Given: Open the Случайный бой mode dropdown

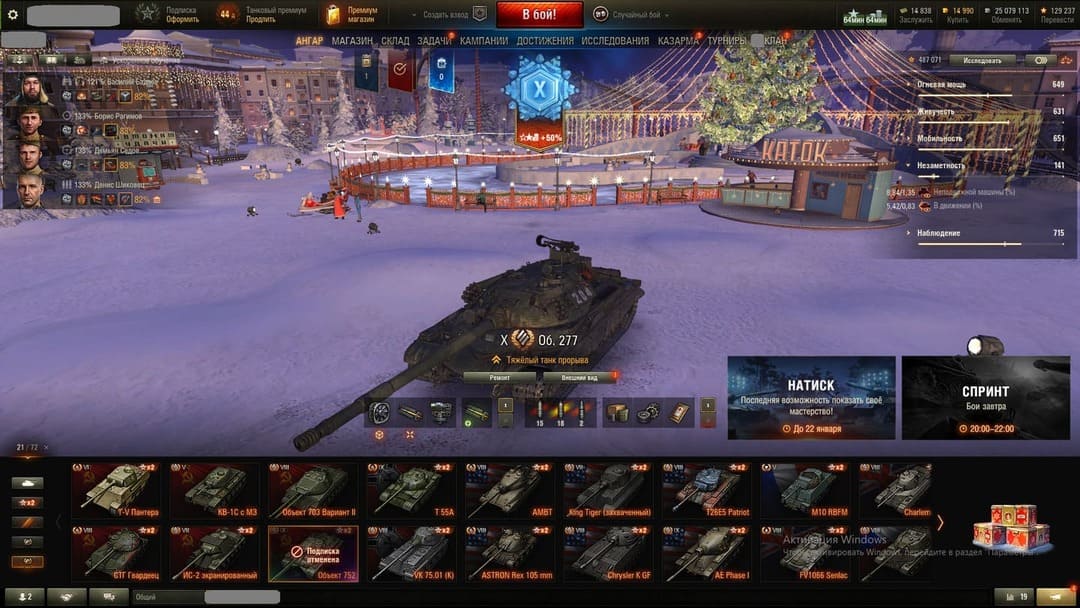Looking at the screenshot, I should 632,15.
